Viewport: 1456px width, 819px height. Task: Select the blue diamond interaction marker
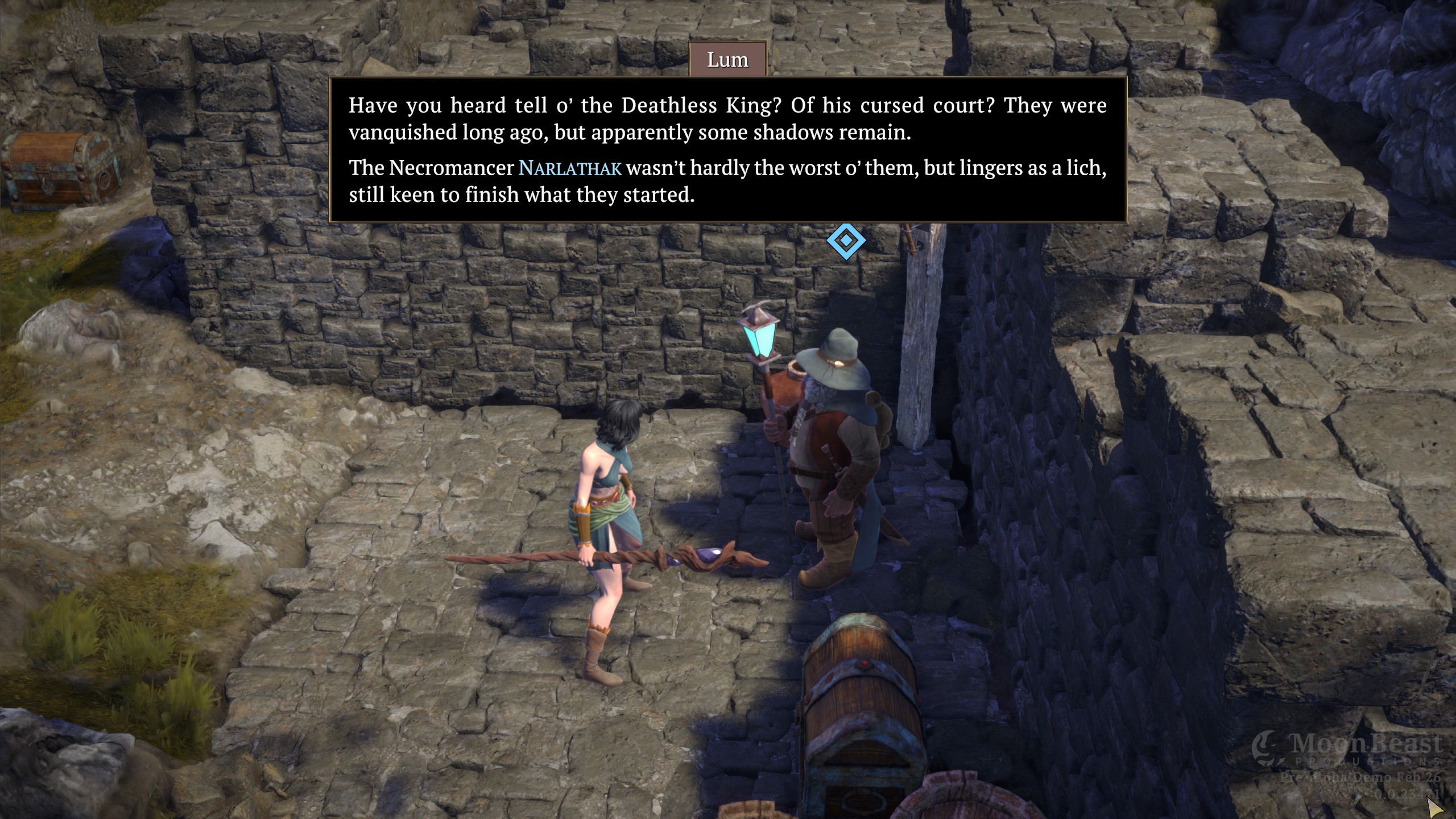846,241
